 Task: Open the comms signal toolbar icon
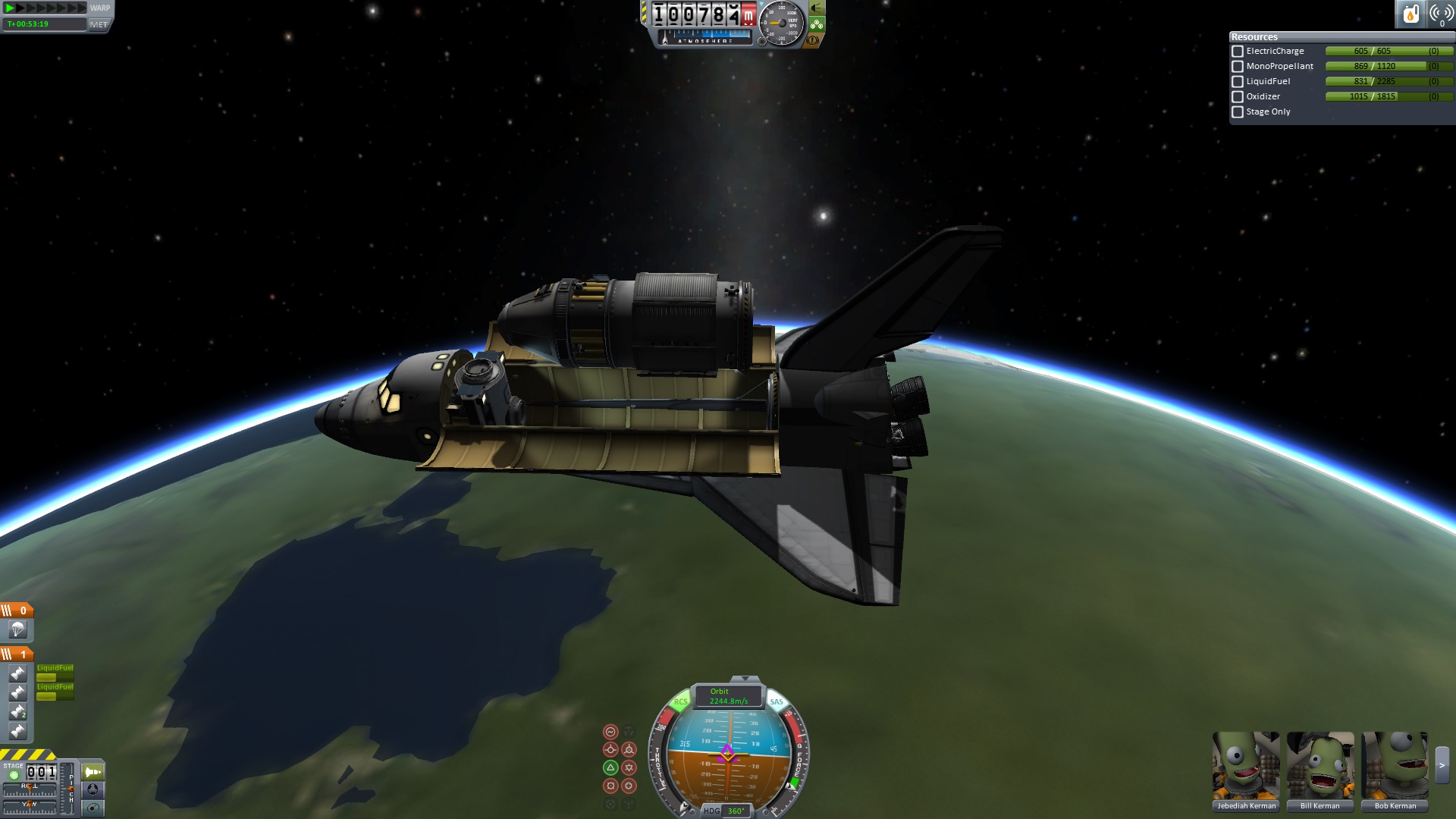tap(1441, 14)
